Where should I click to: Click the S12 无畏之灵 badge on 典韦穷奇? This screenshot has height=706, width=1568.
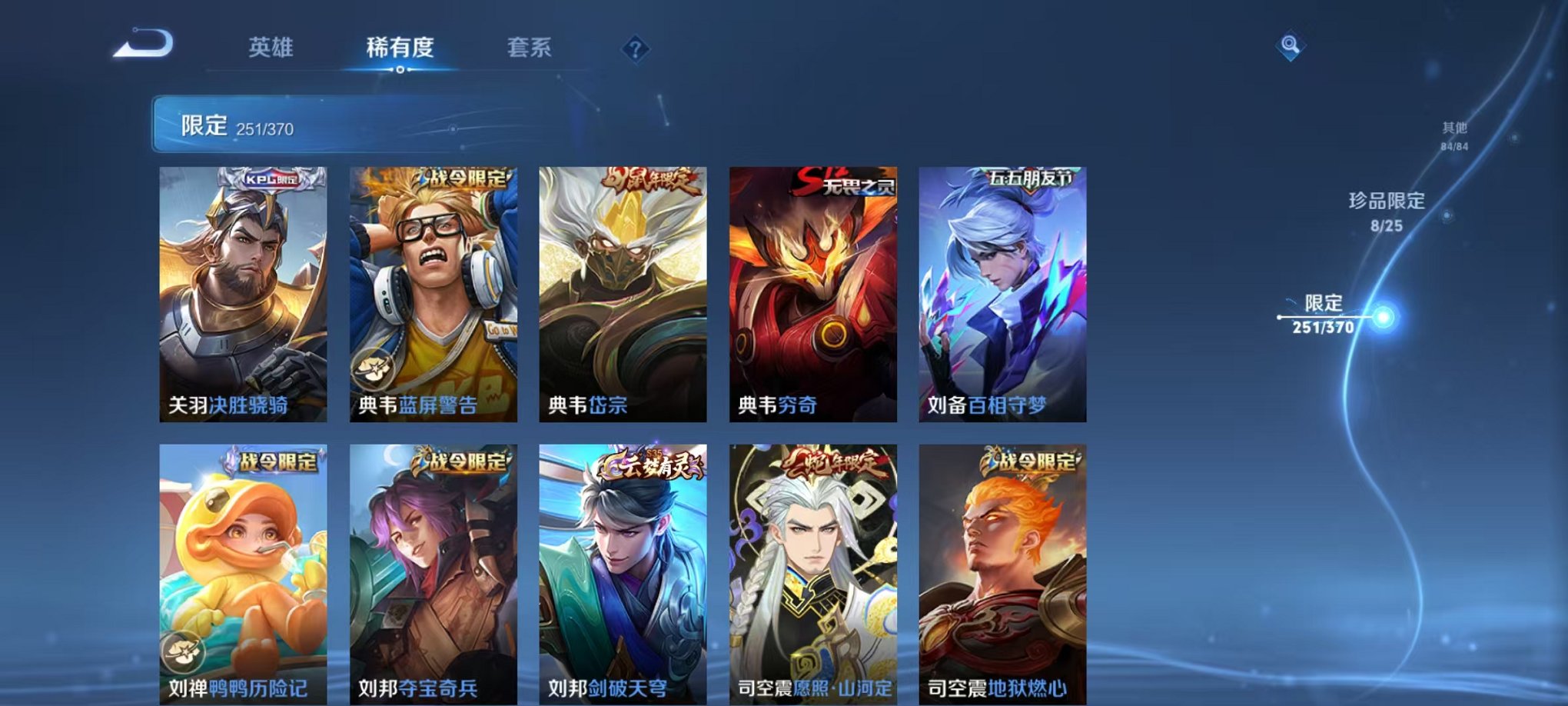(x=845, y=180)
